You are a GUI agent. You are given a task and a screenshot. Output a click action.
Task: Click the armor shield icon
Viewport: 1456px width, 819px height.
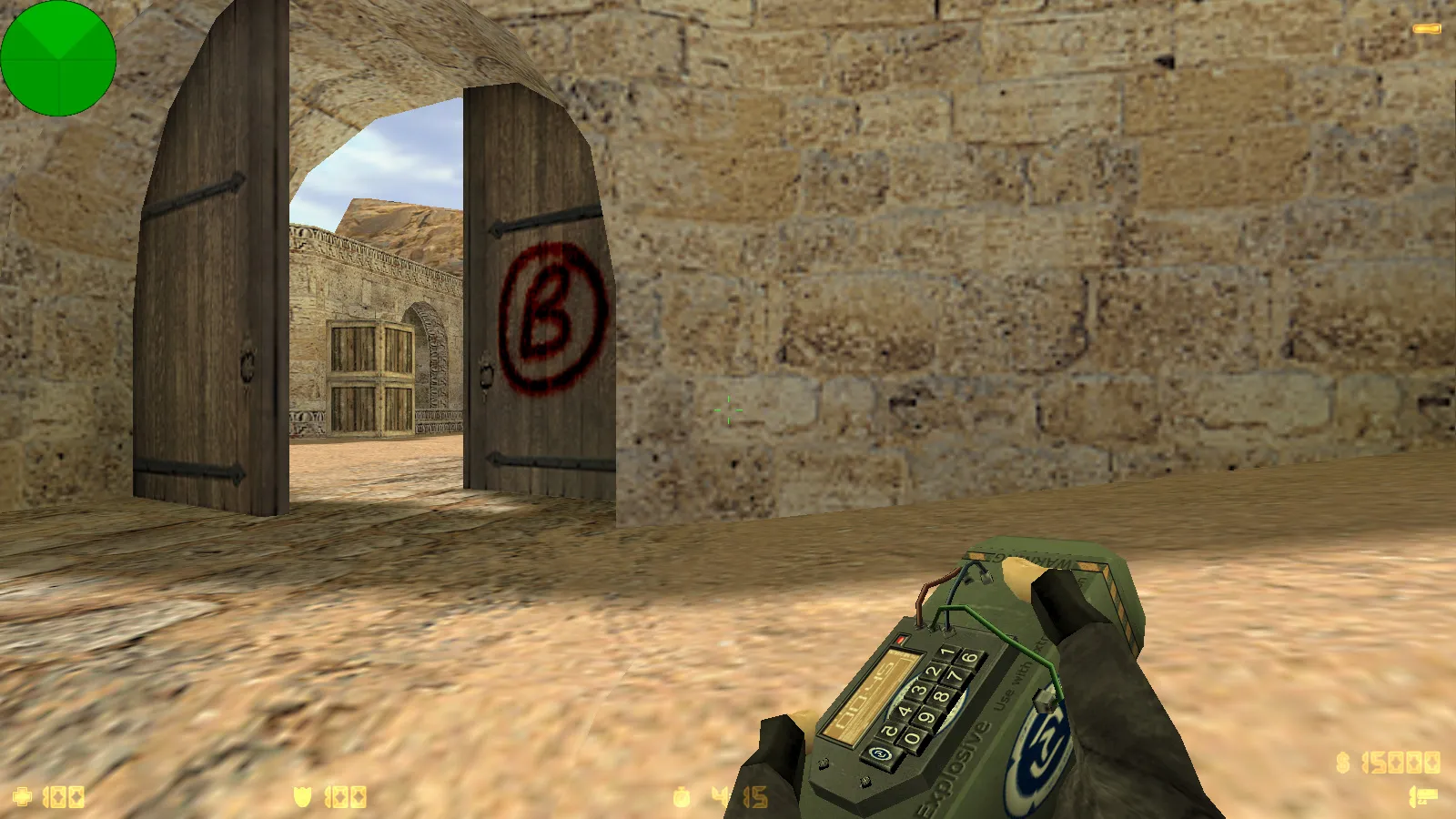(301, 794)
